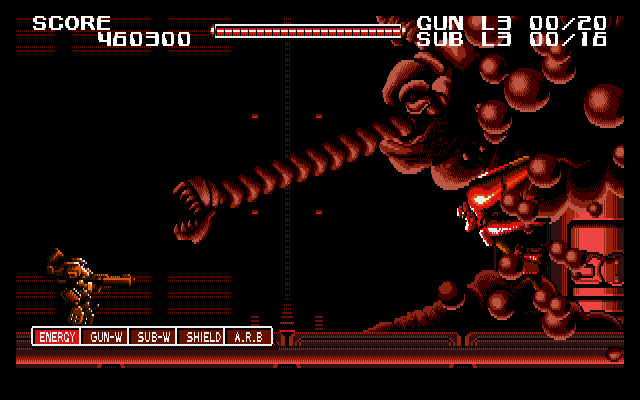Activate the SUB-W power-up slot
This screenshot has width=640, height=400.
[x=153, y=337]
